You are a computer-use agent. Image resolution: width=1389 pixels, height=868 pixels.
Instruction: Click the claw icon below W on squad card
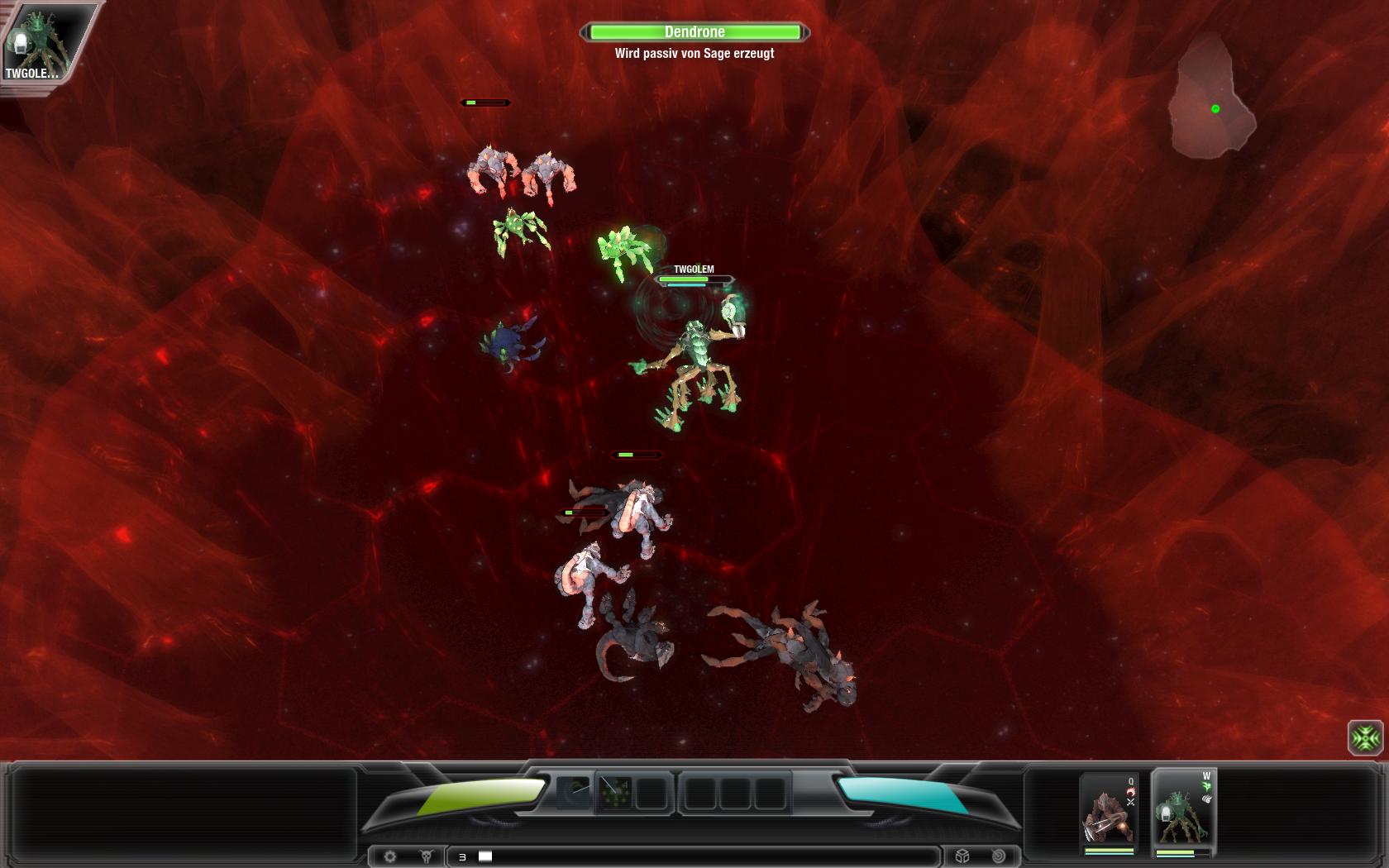(1207, 799)
